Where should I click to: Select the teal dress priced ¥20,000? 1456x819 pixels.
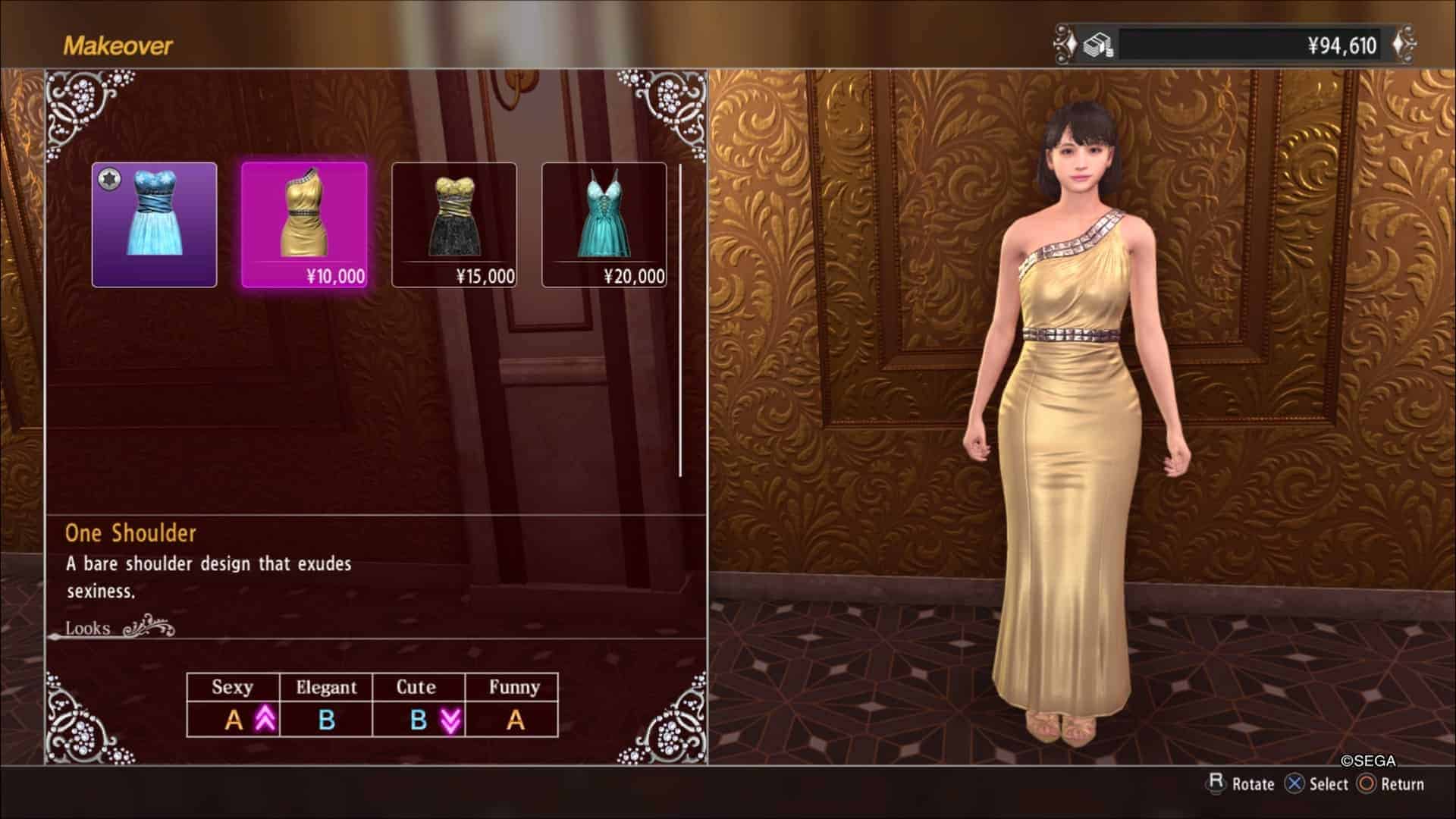(x=604, y=224)
